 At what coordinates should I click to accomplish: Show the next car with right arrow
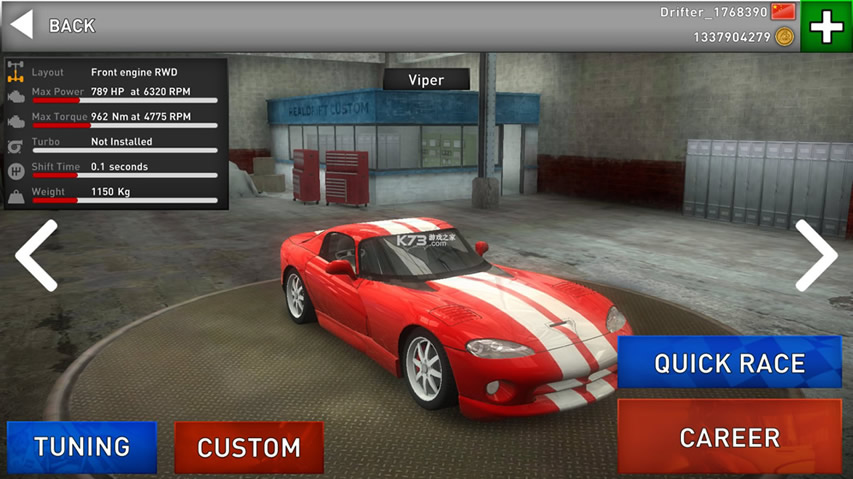coord(815,255)
